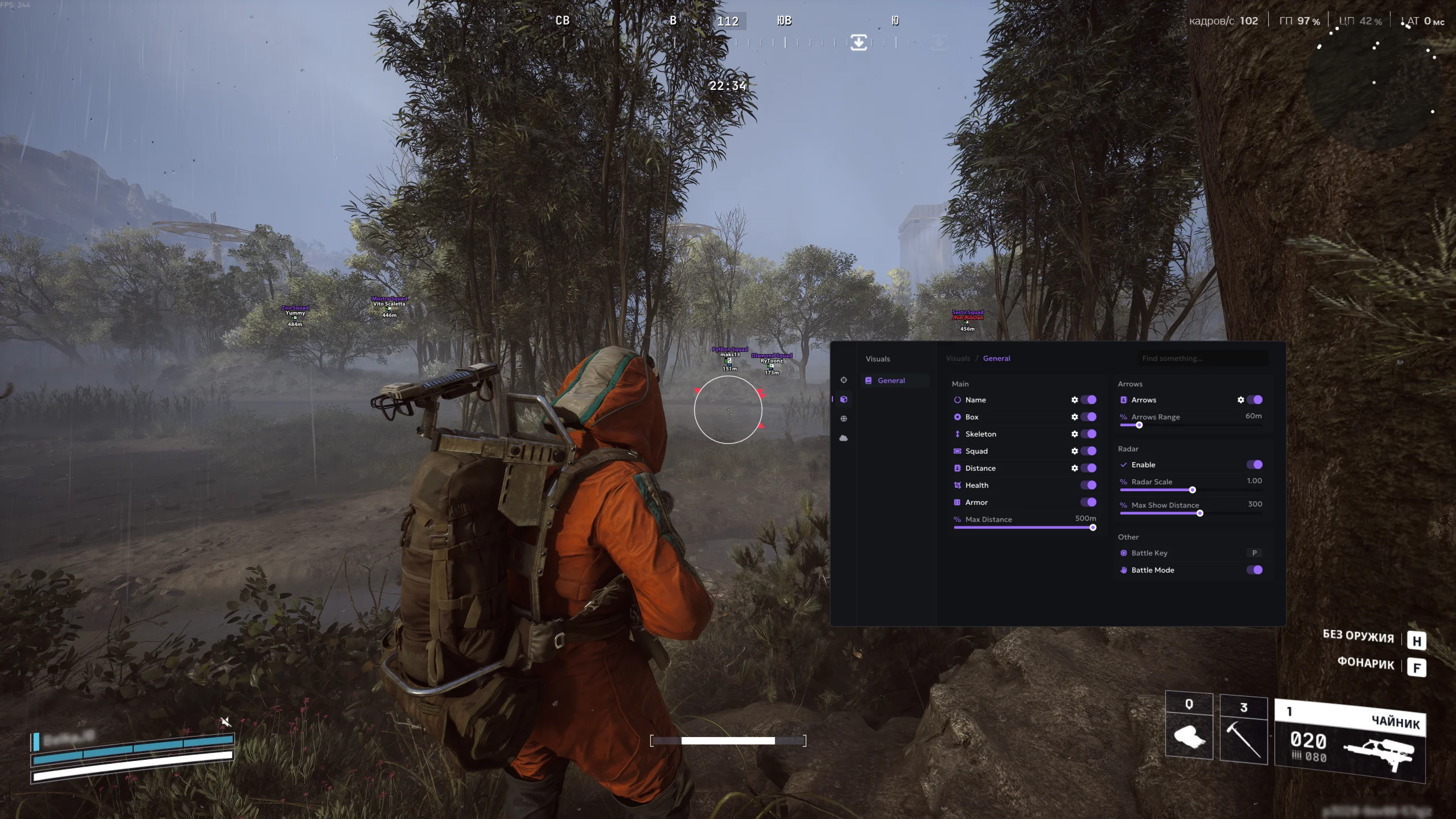
Task: Open the cube-shaped Visuals section icon
Action: coord(844,399)
